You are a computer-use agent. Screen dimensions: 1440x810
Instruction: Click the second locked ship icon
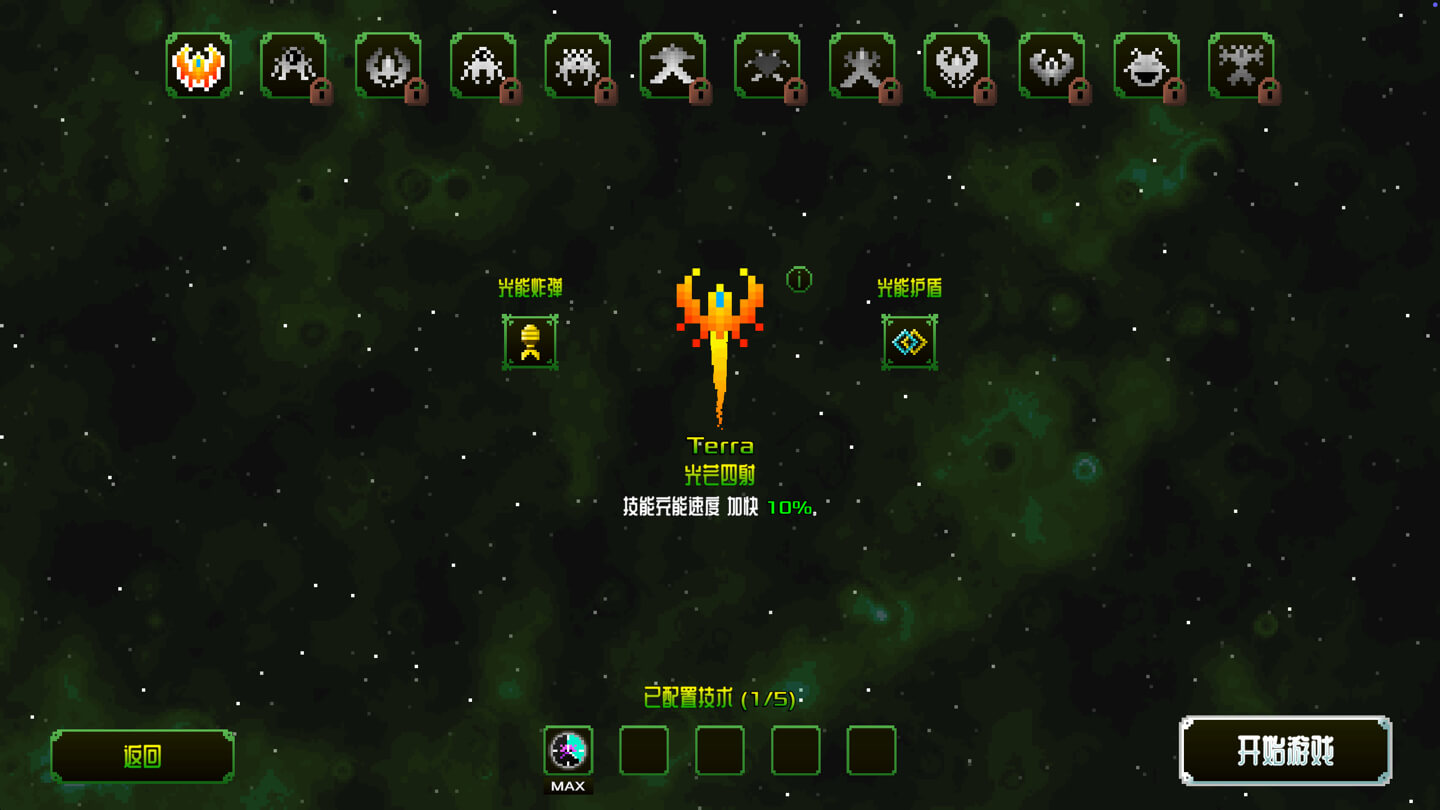click(x=293, y=65)
